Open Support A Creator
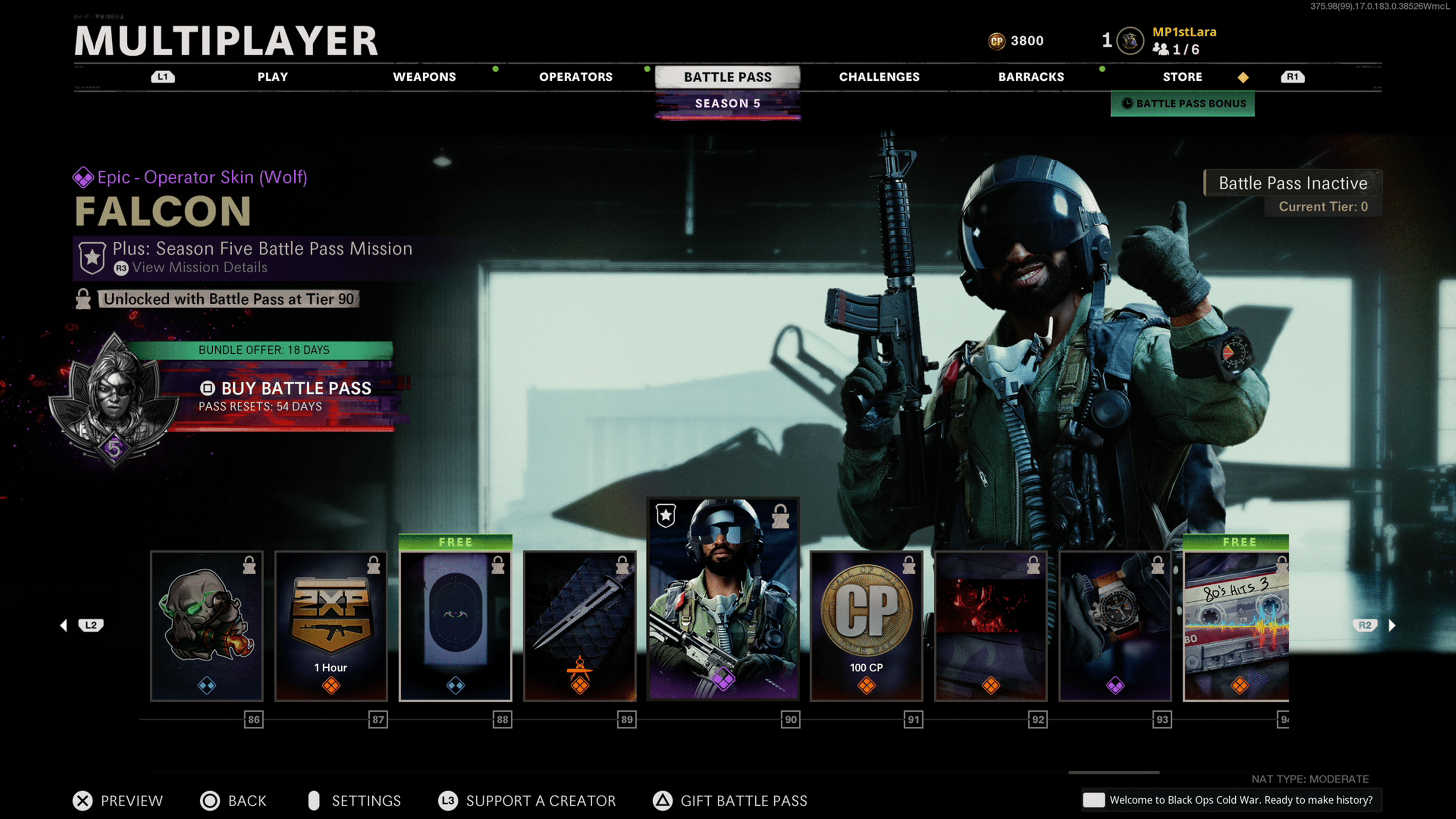Image resolution: width=1456 pixels, height=819 pixels. click(x=527, y=800)
